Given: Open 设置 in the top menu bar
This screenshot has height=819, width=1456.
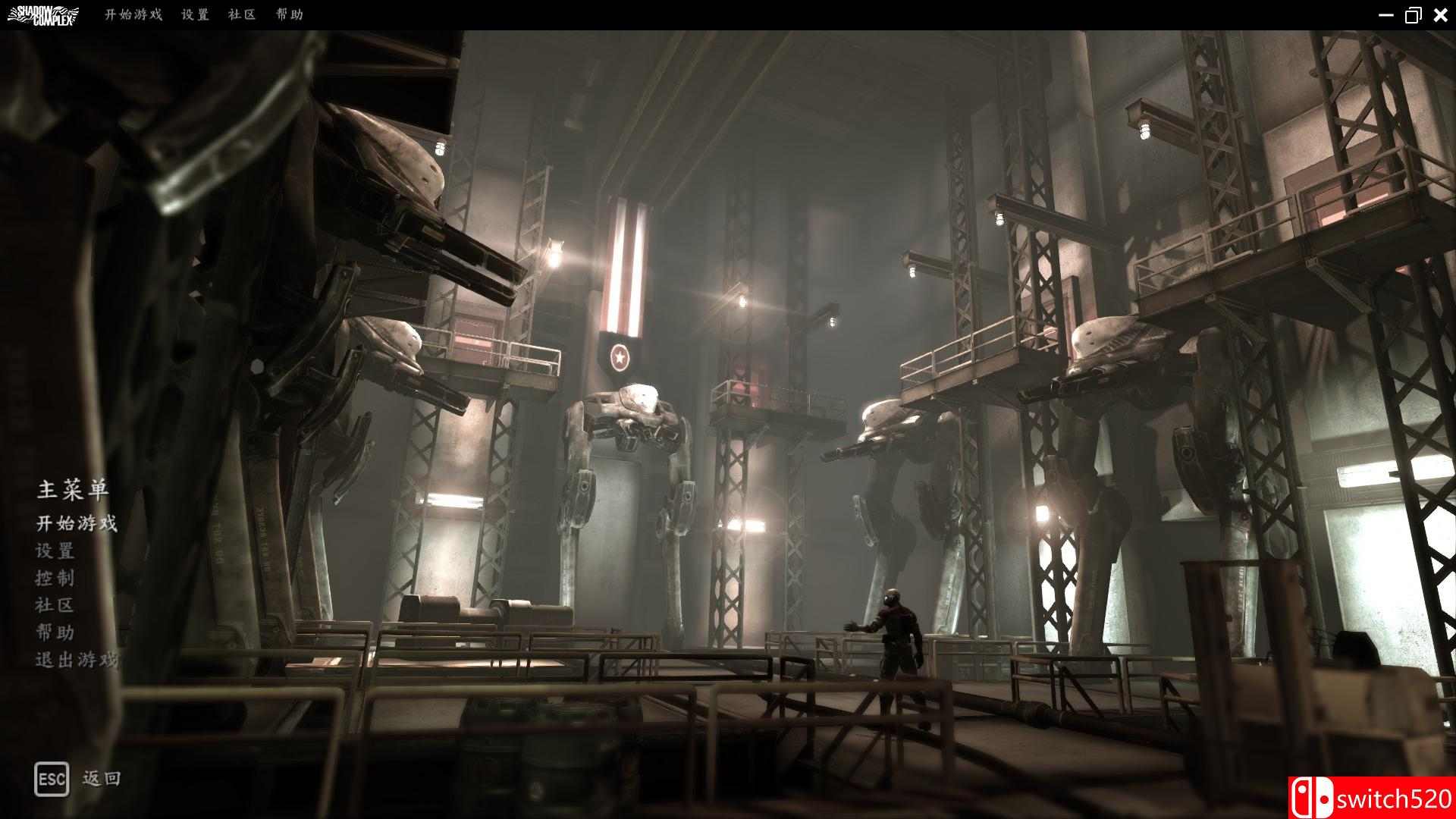Looking at the screenshot, I should pyautogui.click(x=195, y=15).
